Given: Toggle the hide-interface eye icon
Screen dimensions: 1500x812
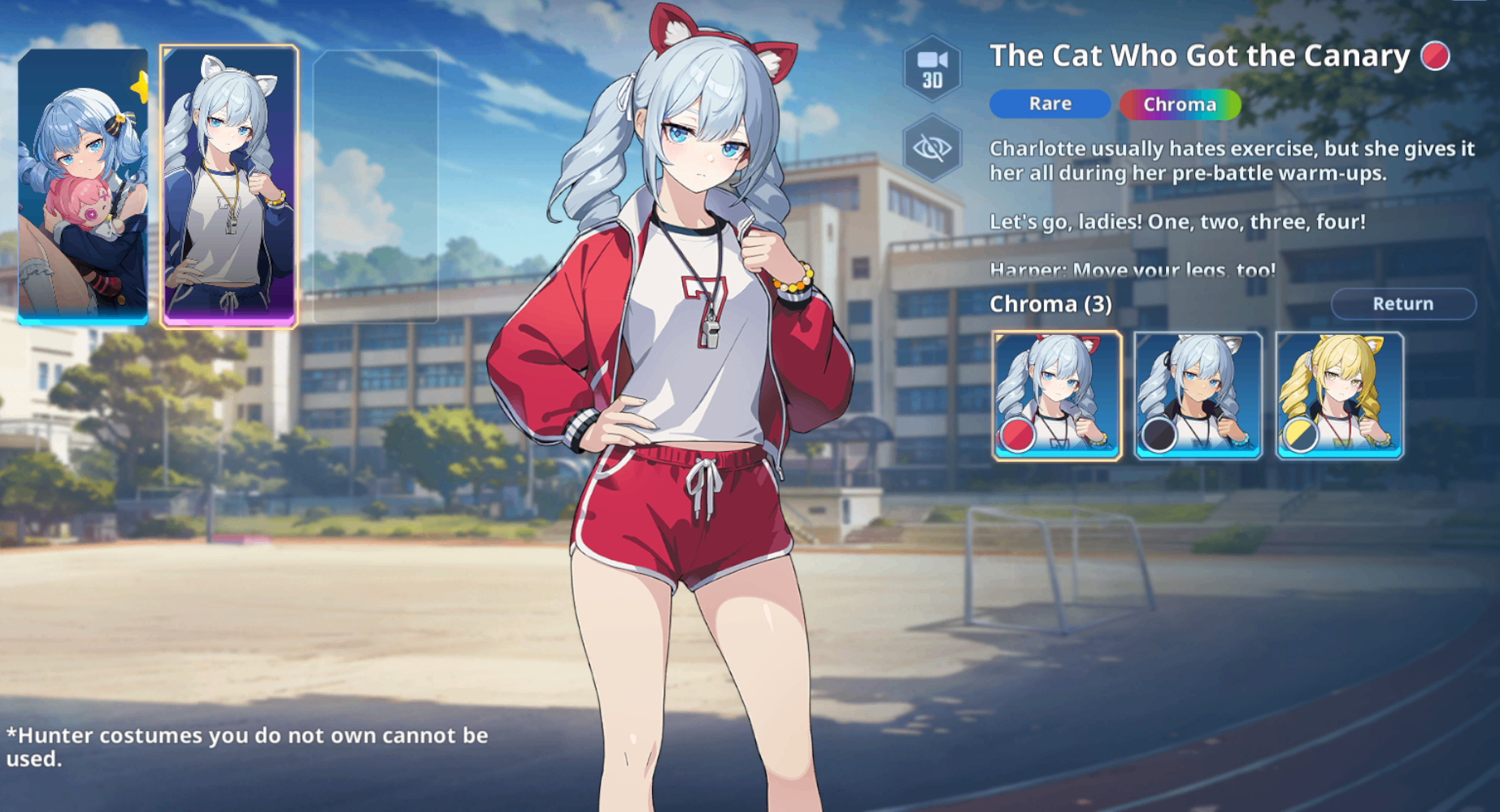Looking at the screenshot, I should (932, 148).
